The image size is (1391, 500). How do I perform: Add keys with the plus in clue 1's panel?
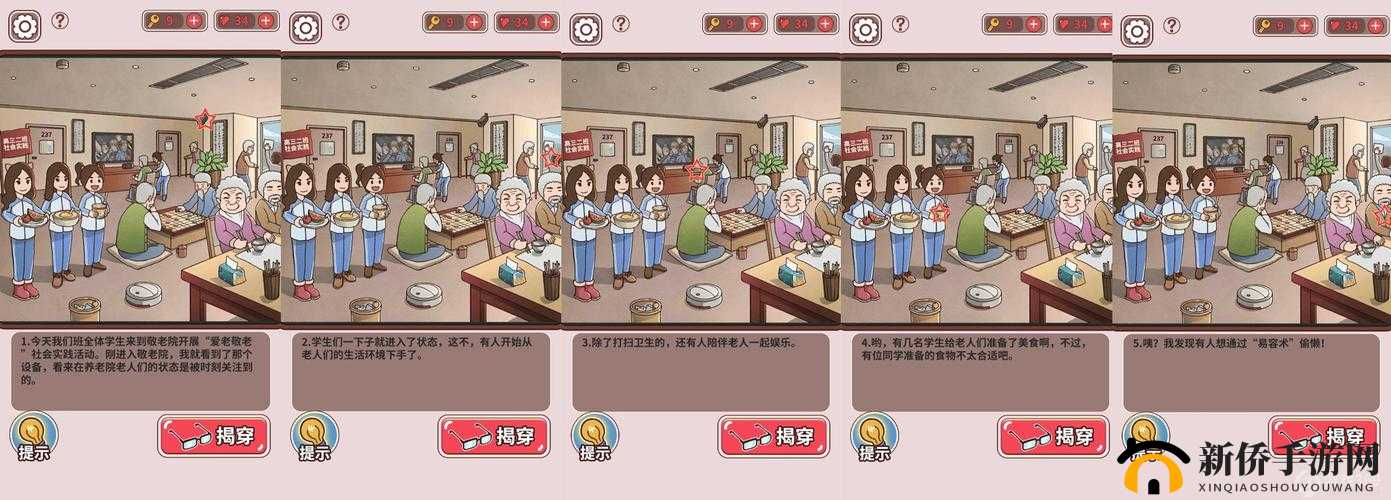(x=194, y=21)
